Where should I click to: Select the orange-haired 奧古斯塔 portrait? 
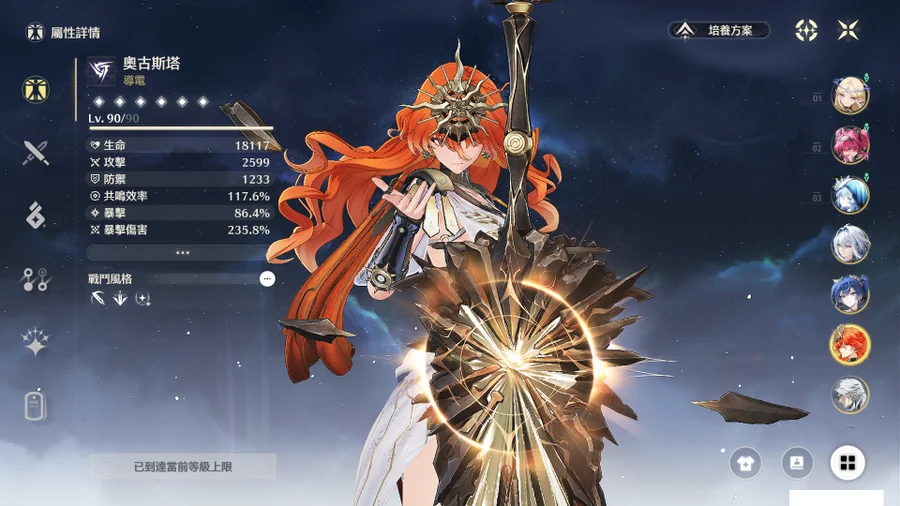pos(850,345)
